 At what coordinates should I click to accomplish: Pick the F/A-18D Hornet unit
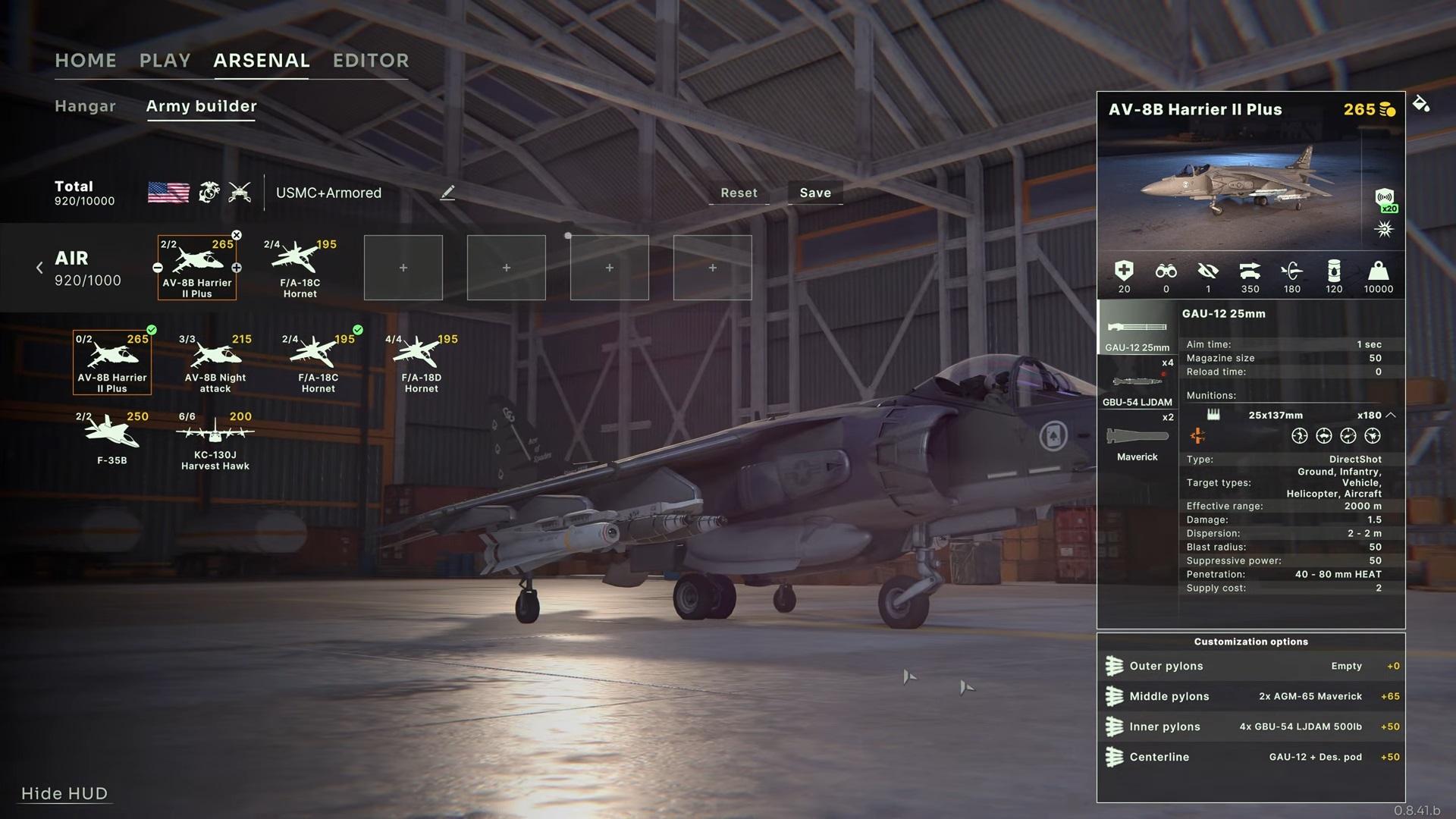422,362
